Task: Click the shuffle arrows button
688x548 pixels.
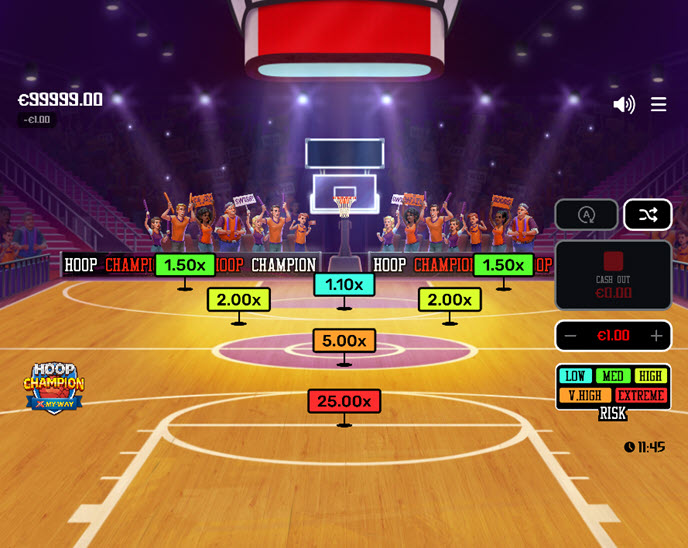Action: click(648, 215)
